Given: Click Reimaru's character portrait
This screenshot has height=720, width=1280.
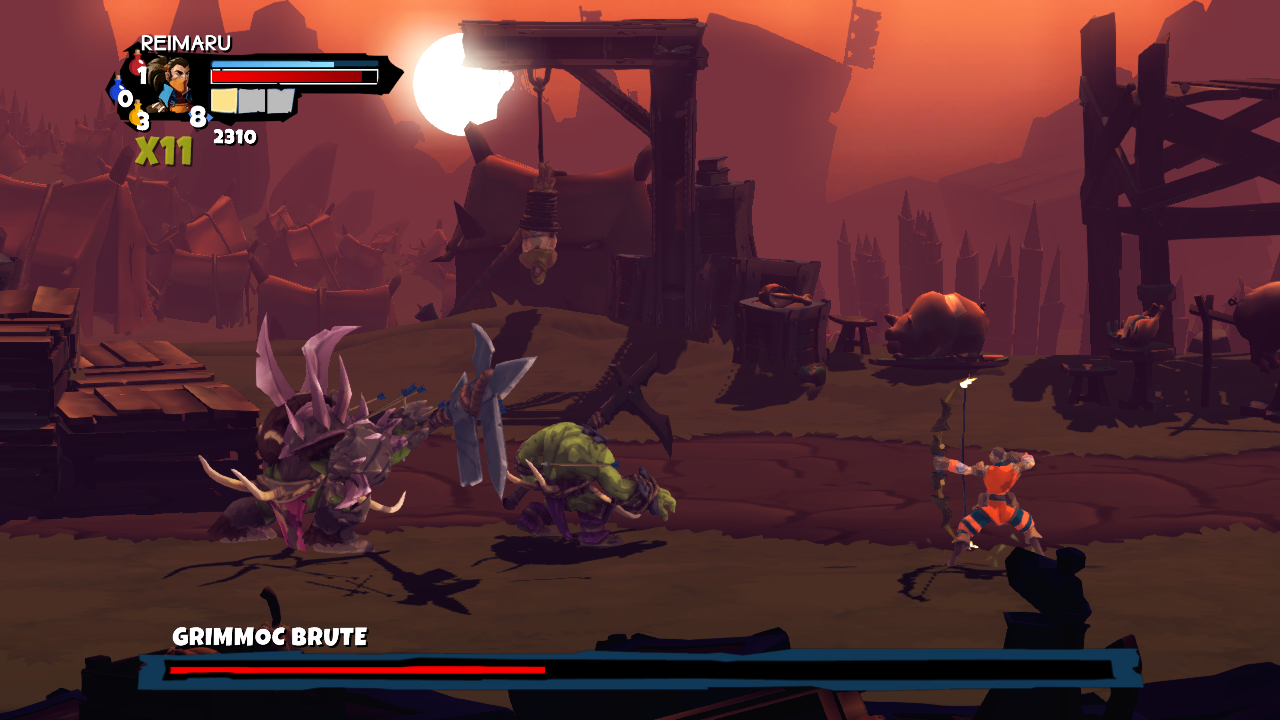Looking at the screenshot, I should pos(174,82).
